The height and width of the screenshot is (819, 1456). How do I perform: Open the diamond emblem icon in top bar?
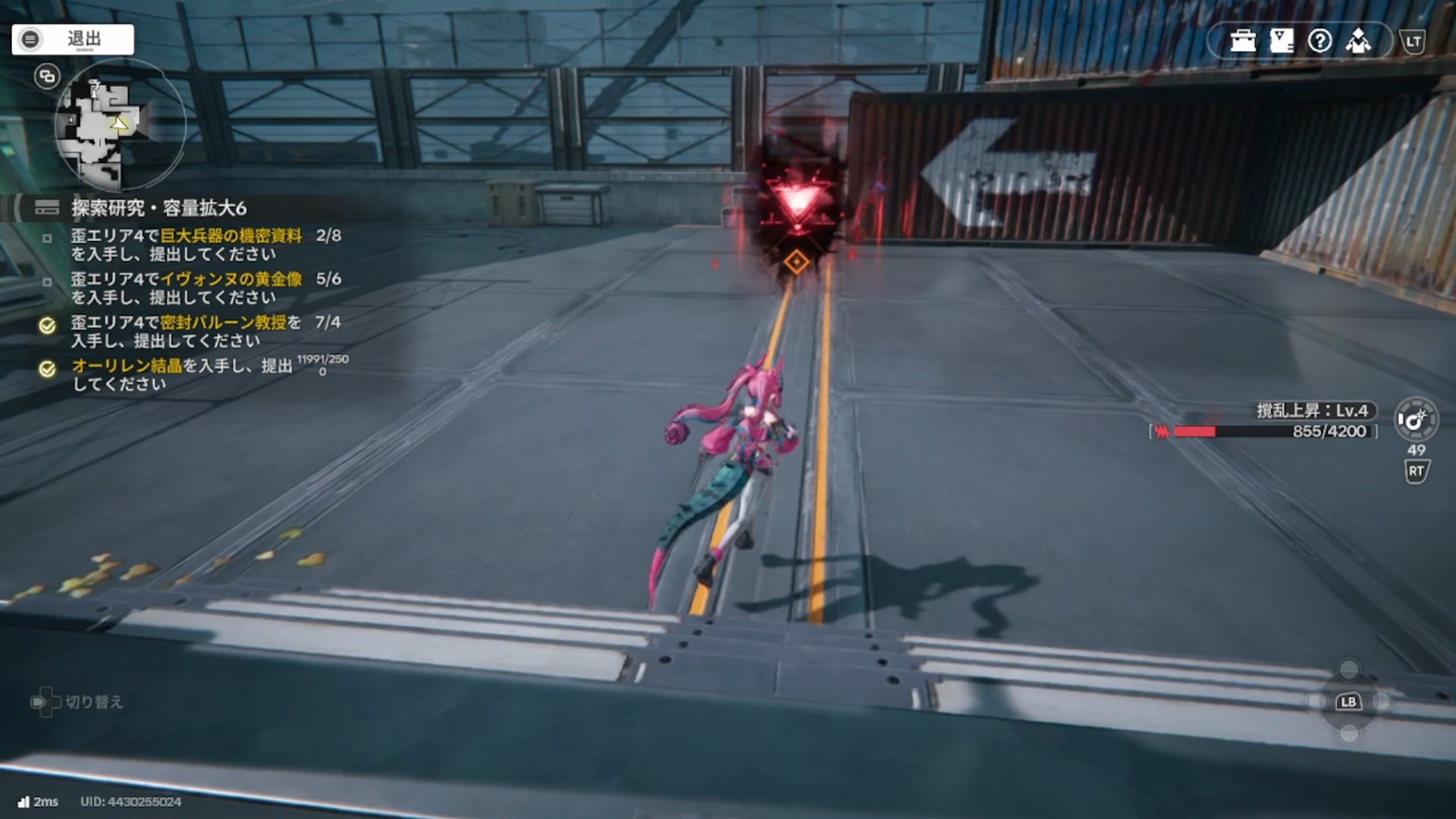pyautogui.click(x=1358, y=41)
